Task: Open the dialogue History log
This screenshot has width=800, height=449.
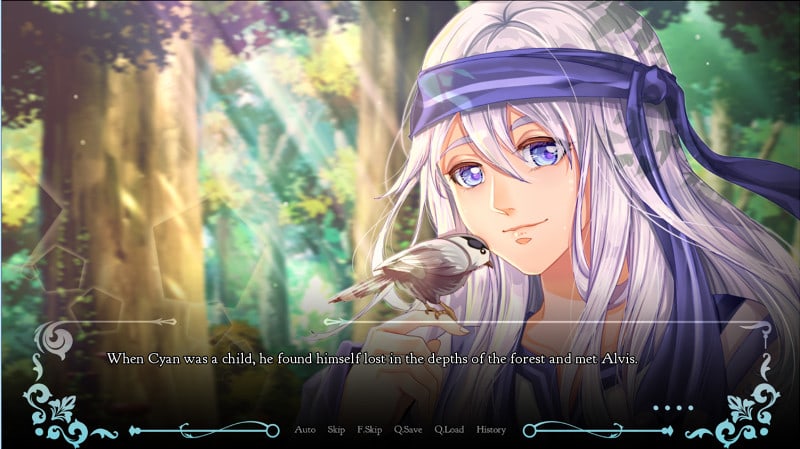Action: coord(491,430)
